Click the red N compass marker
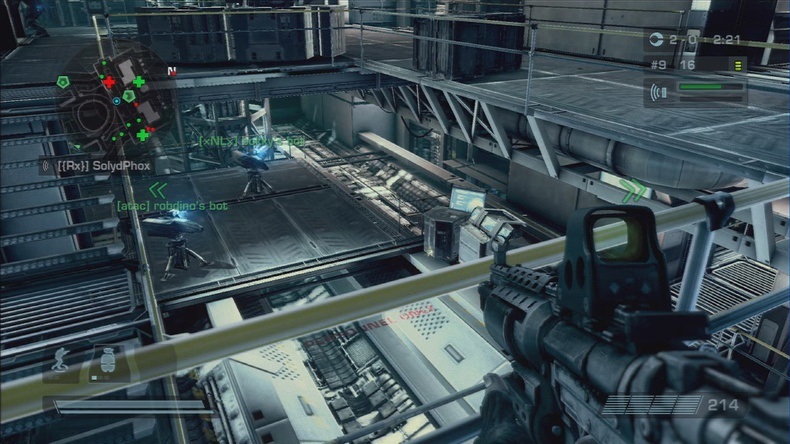This screenshot has height=444, width=790. point(174,71)
